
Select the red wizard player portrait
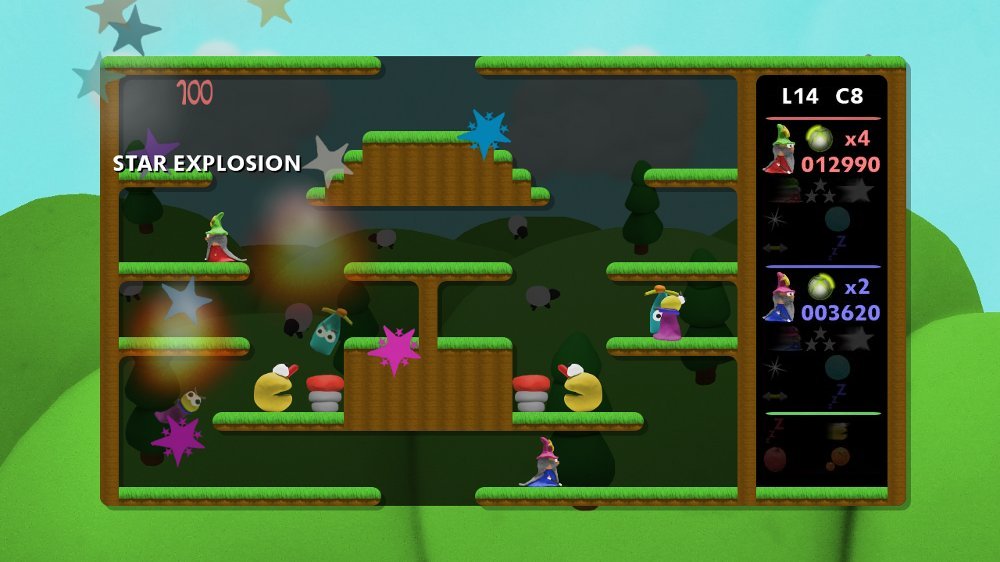click(x=779, y=150)
